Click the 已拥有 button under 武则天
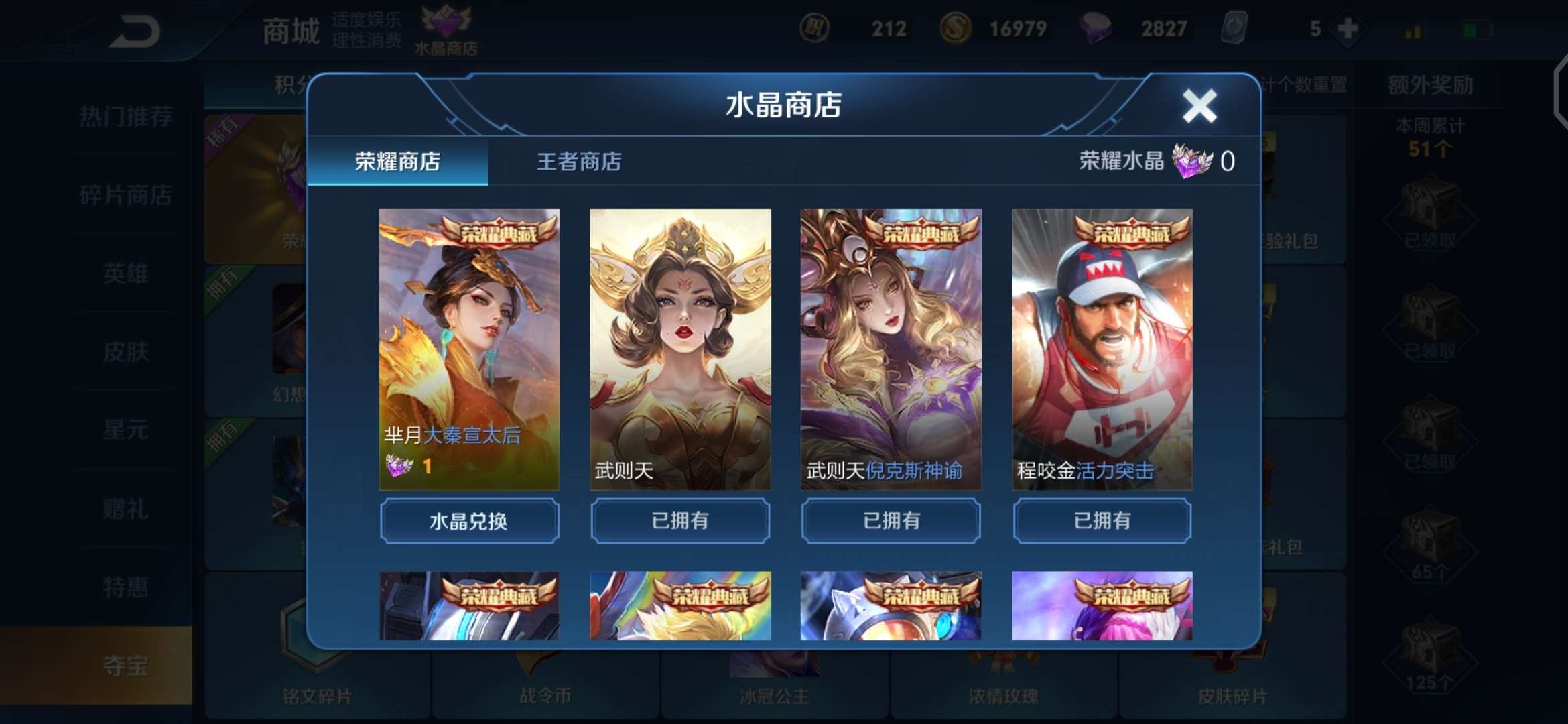The image size is (1568, 724). coord(679,521)
